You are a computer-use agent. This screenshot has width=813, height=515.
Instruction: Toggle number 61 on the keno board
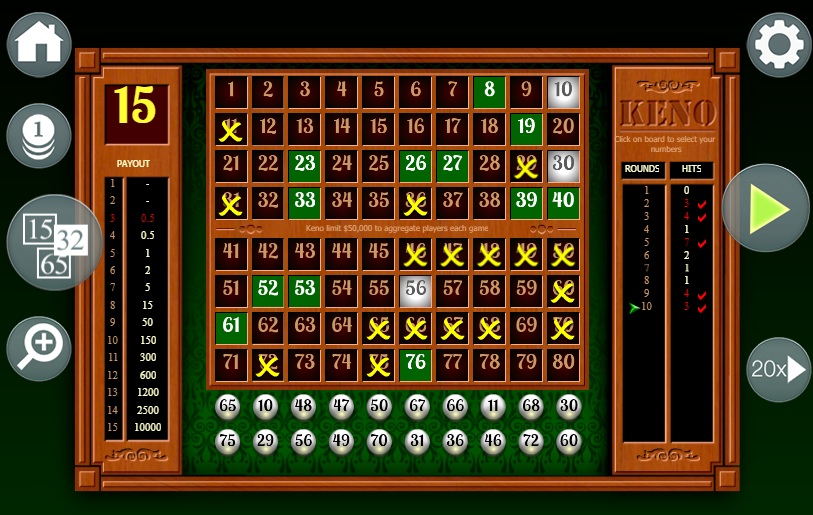(231, 328)
